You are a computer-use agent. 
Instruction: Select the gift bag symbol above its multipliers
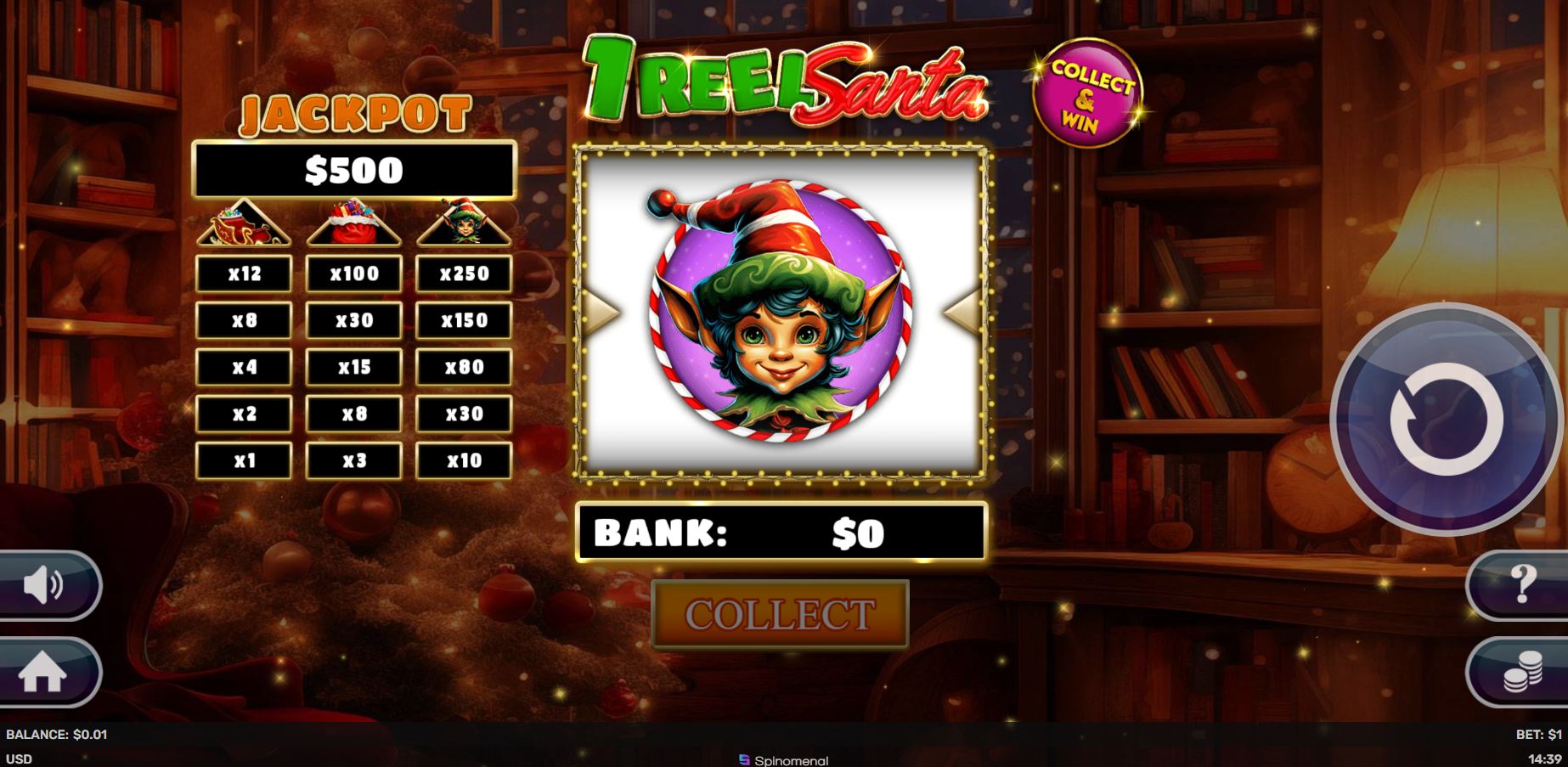pyautogui.click(x=355, y=223)
